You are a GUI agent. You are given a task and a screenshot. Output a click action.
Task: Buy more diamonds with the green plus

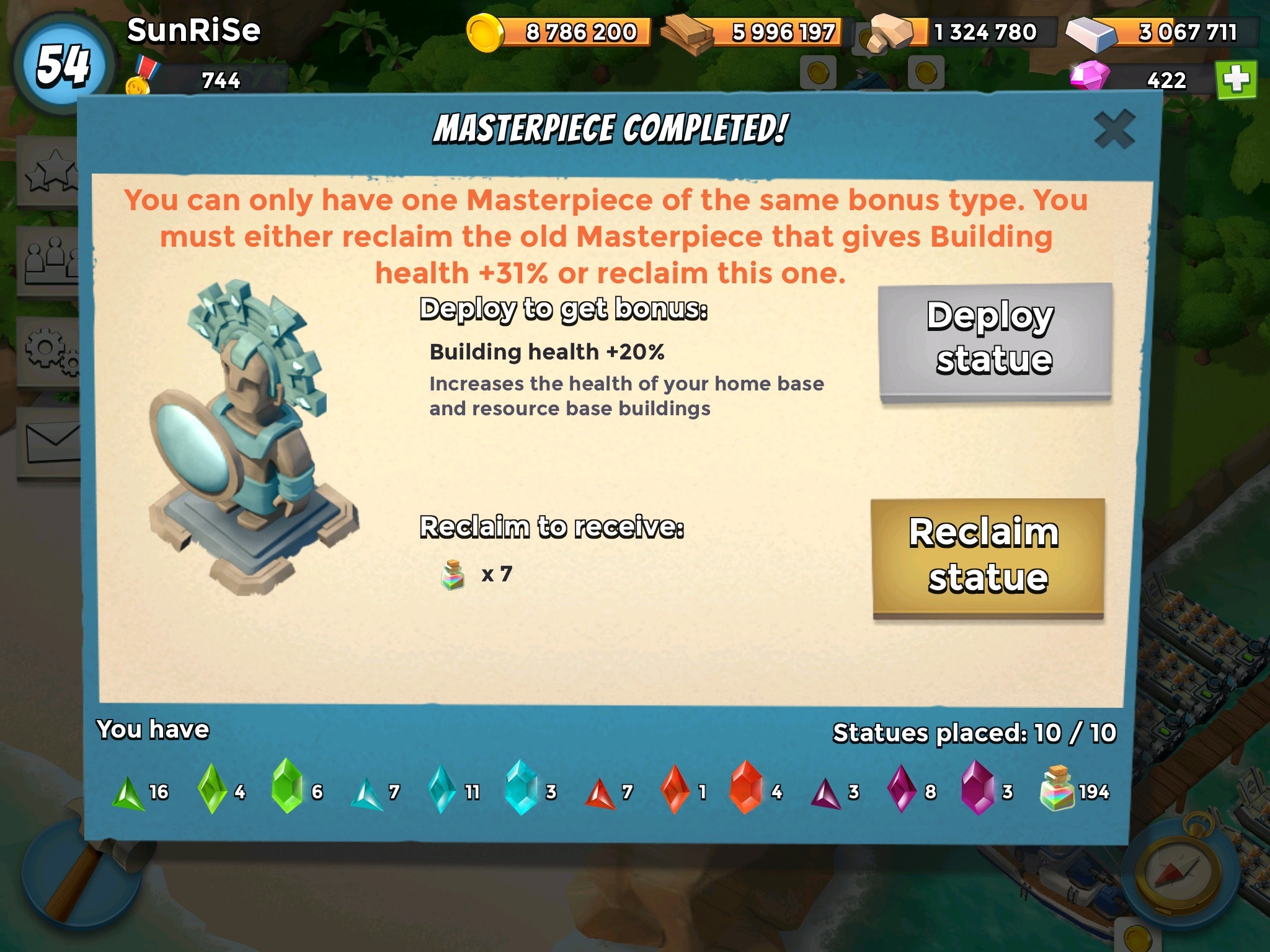pyautogui.click(x=1236, y=80)
